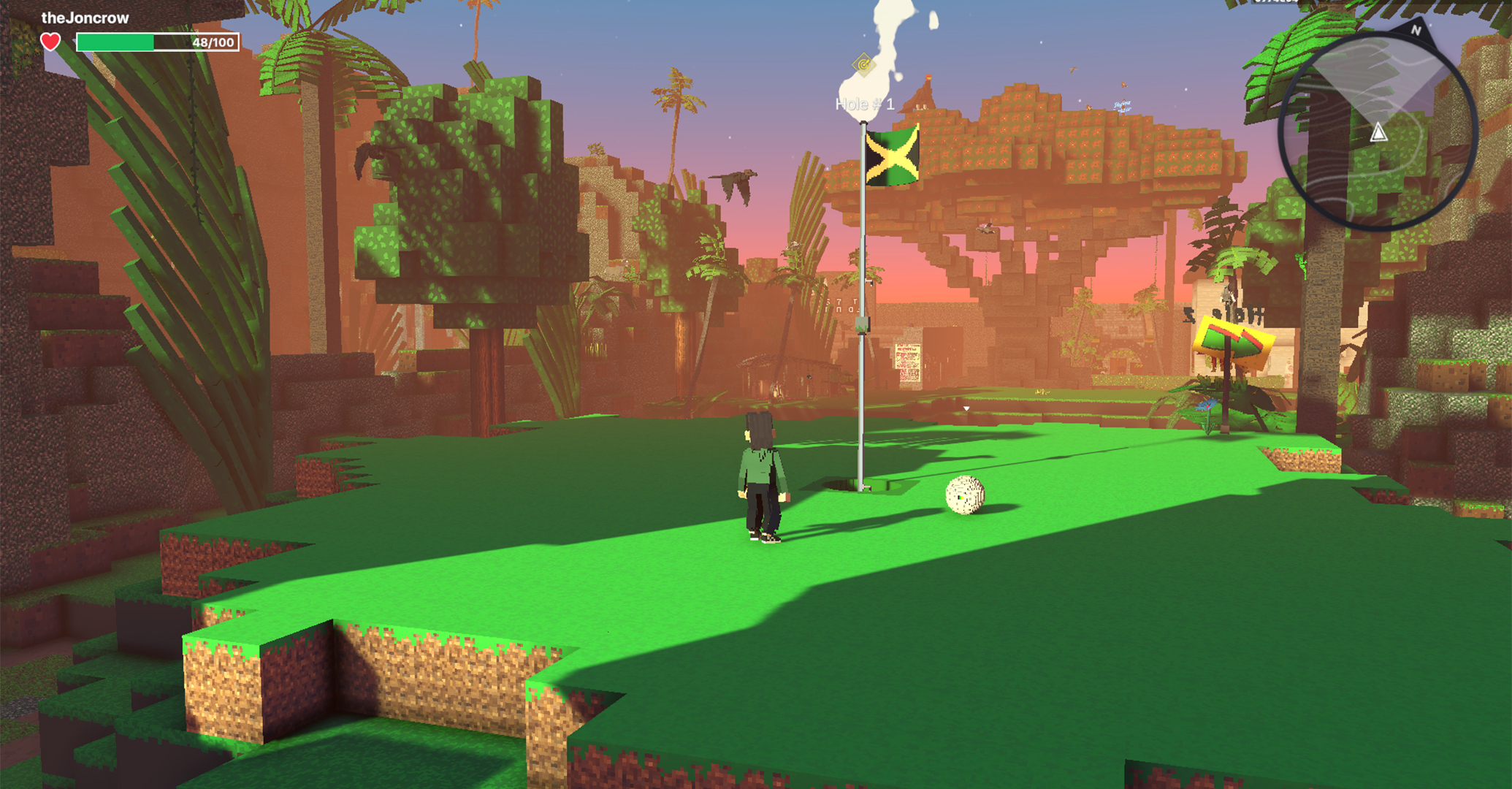Click the heart health icon
The image size is (1512, 789).
pyautogui.click(x=50, y=42)
